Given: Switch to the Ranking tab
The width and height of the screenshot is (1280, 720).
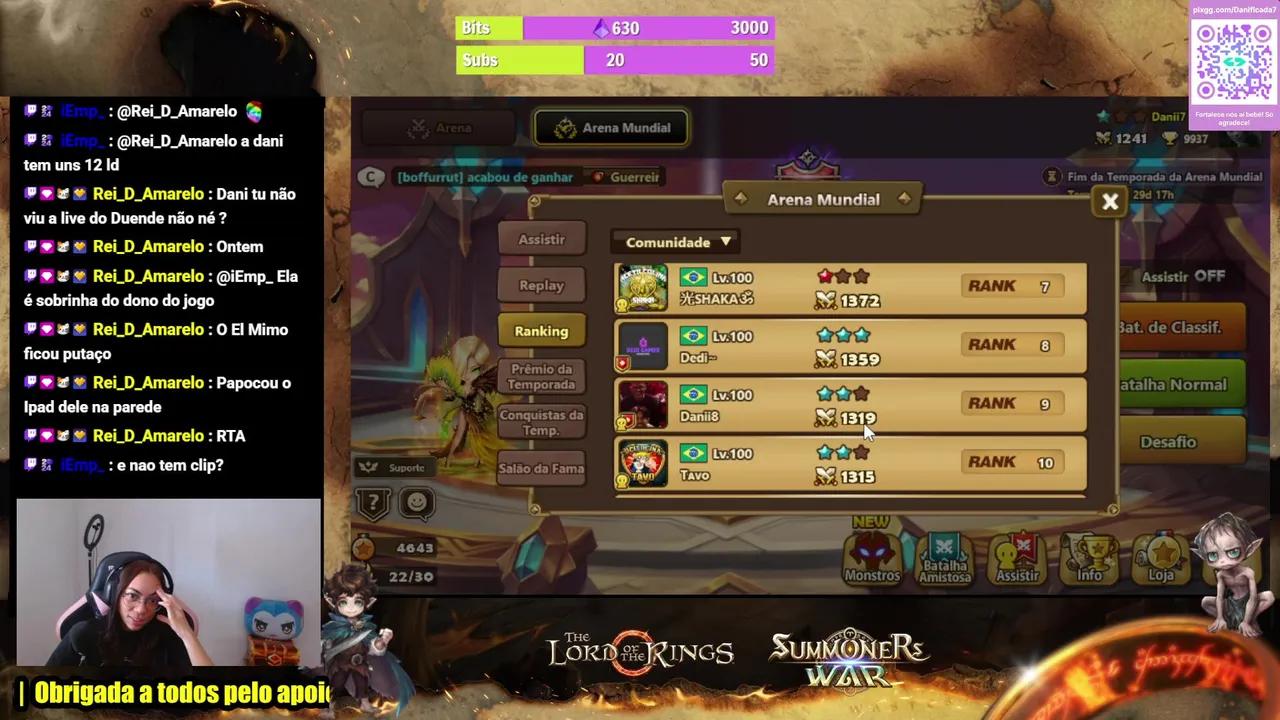Looking at the screenshot, I should point(541,330).
